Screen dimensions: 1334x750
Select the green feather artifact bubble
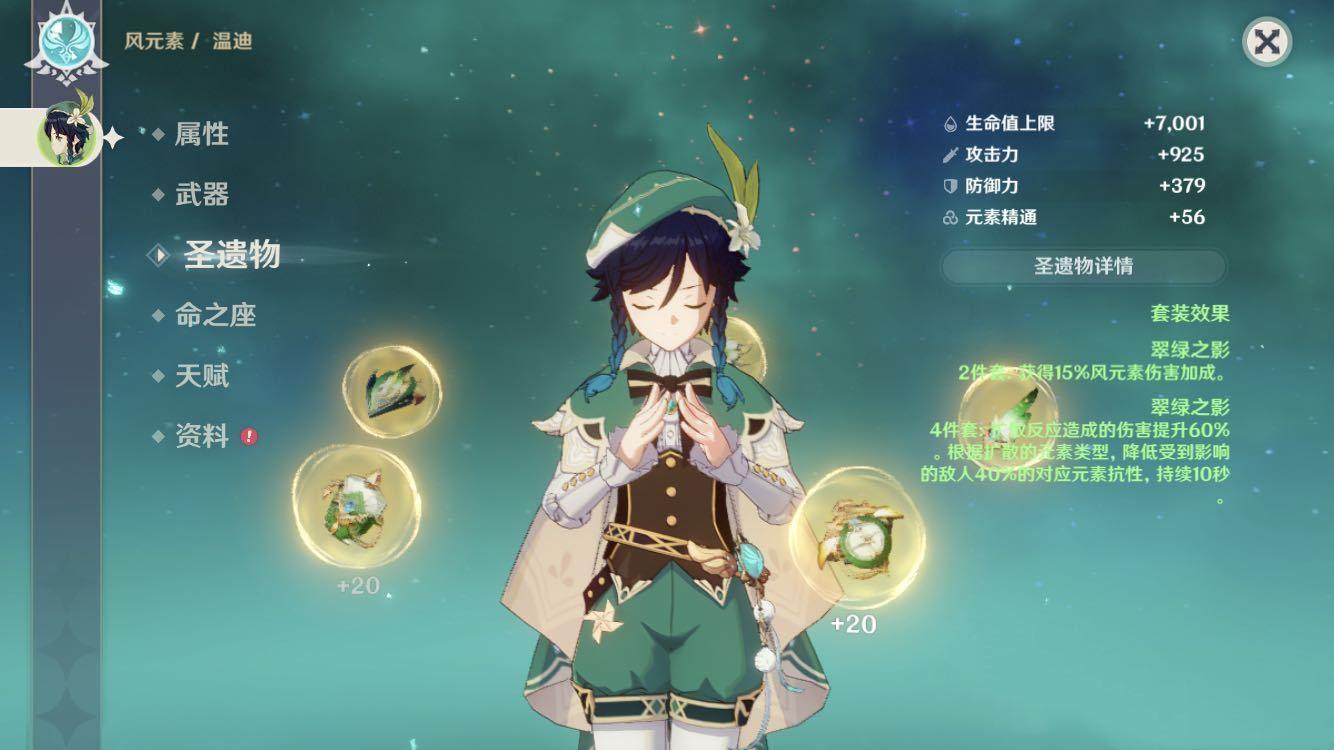(1006, 417)
